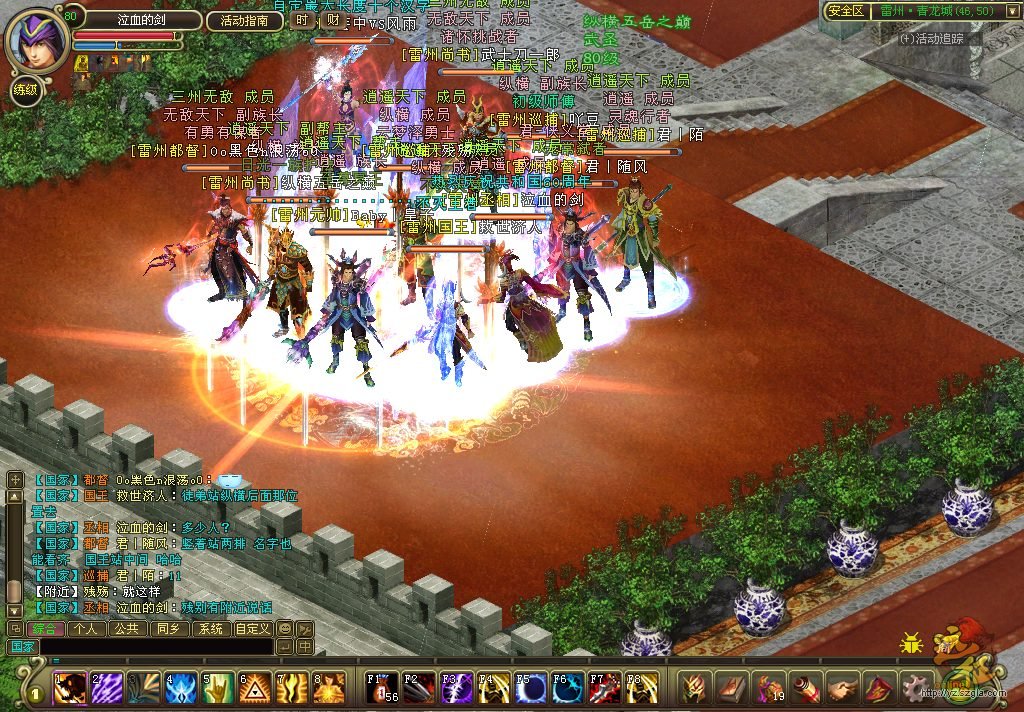Use the F1 potion bag with 56

point(381,688)
